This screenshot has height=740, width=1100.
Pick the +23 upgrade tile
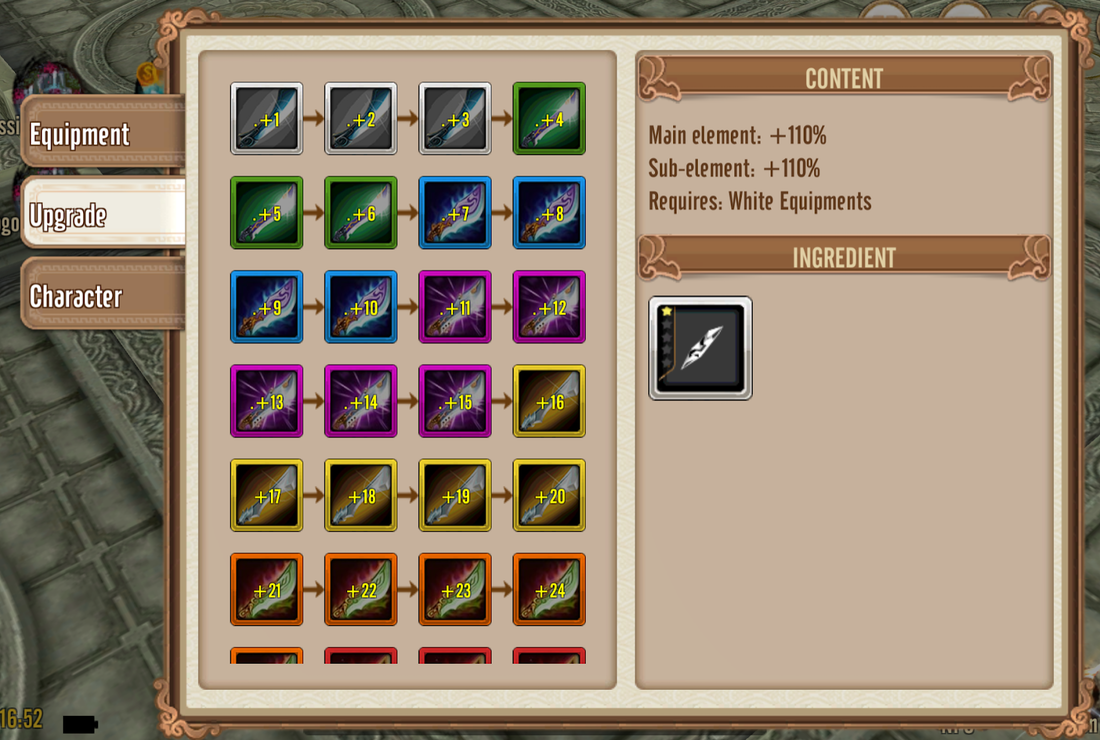coord(455,588)
